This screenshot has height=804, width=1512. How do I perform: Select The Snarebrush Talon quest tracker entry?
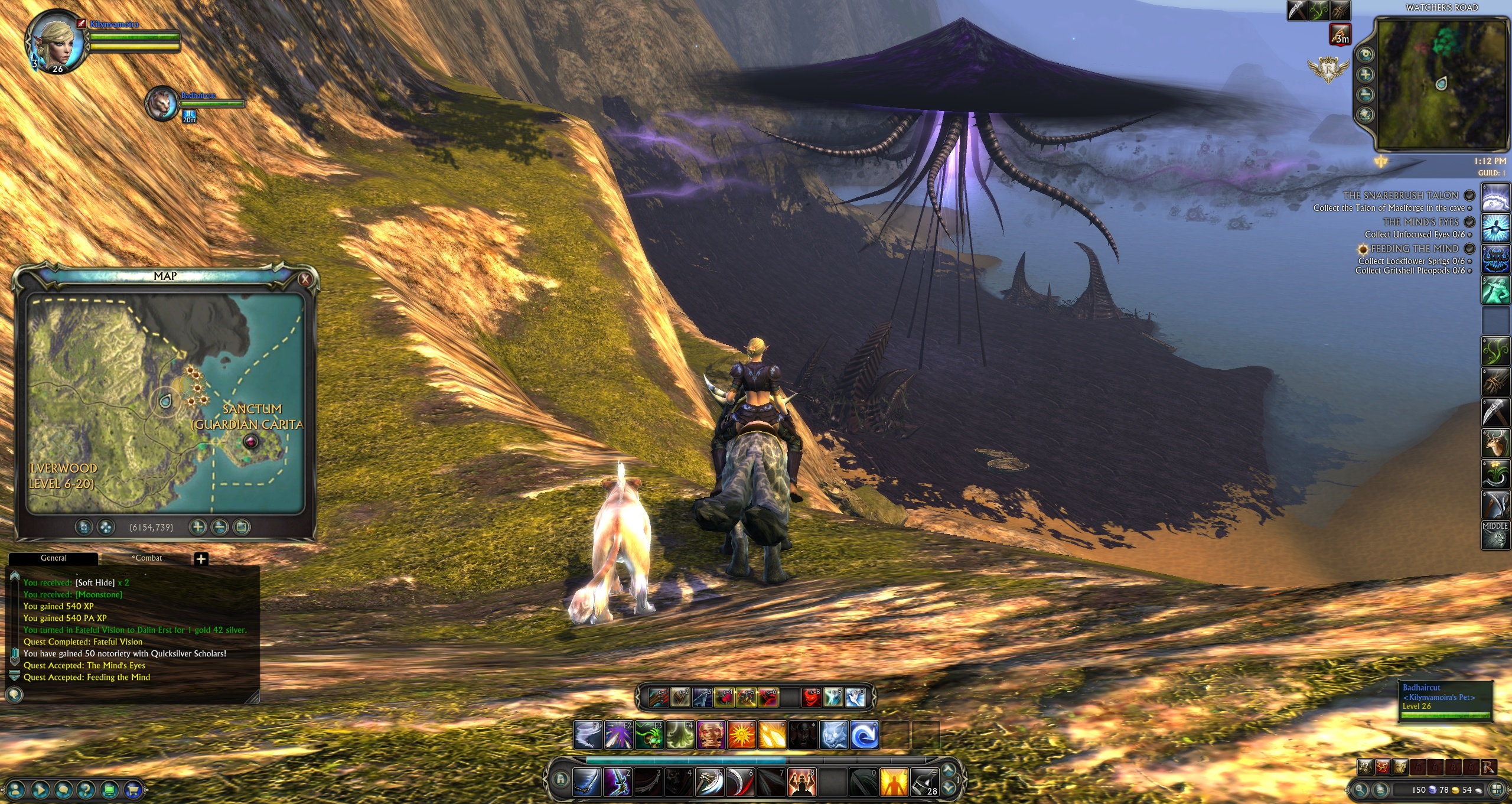[1400, 196]
